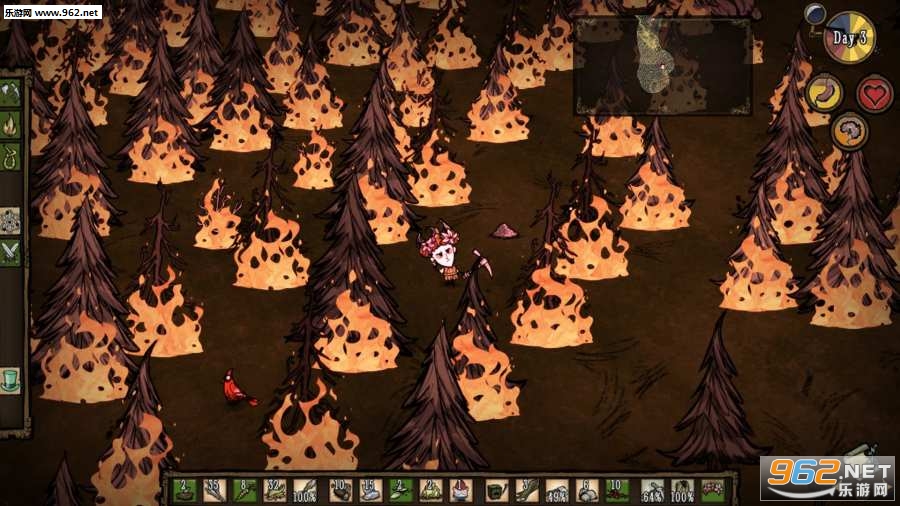Select the inventory item at 49% durability
Viewport: 900px width, 506px height.
pyautogui.click(x=557, y=490)
